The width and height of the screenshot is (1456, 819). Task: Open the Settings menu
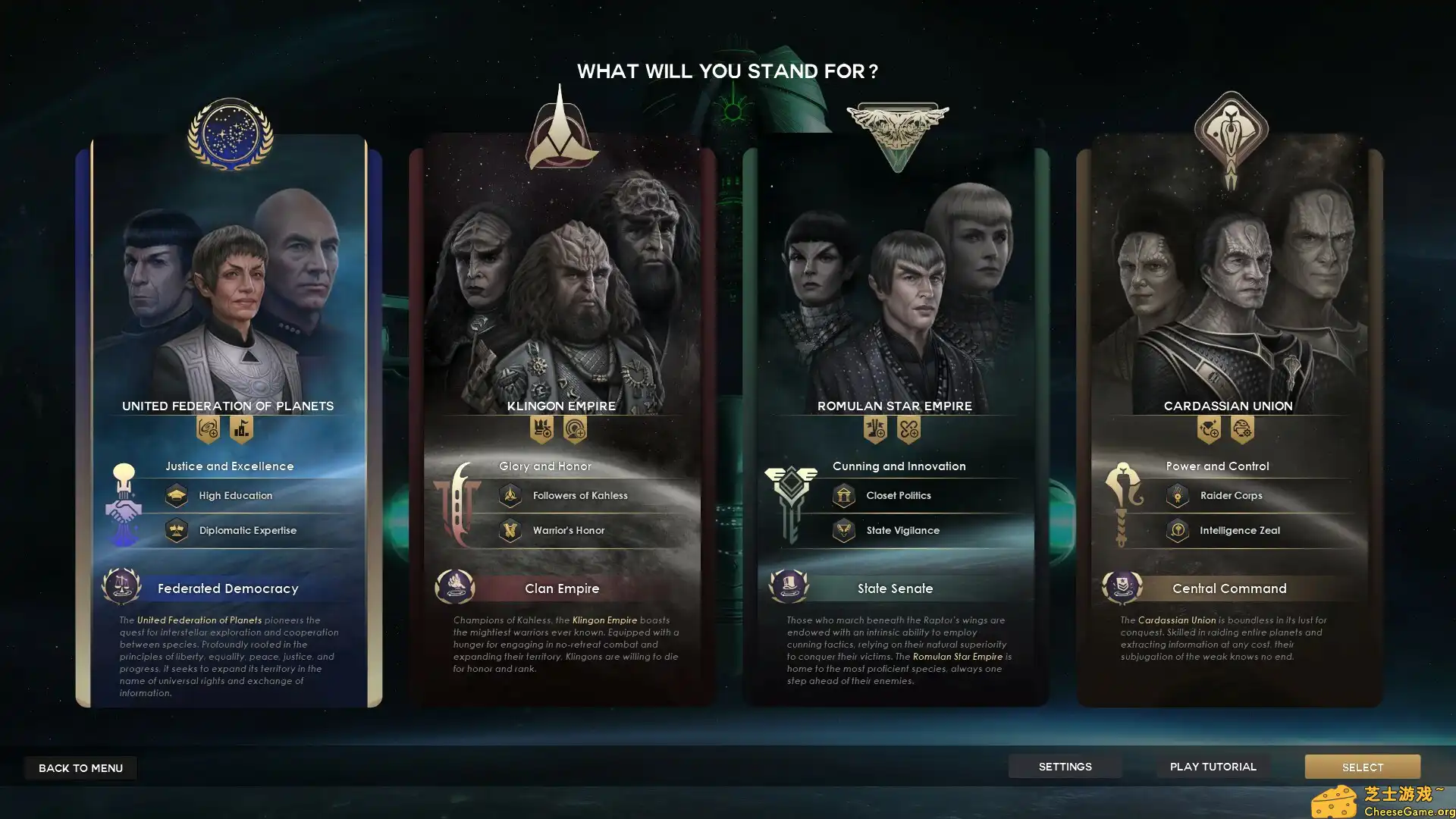(1065, 767)
